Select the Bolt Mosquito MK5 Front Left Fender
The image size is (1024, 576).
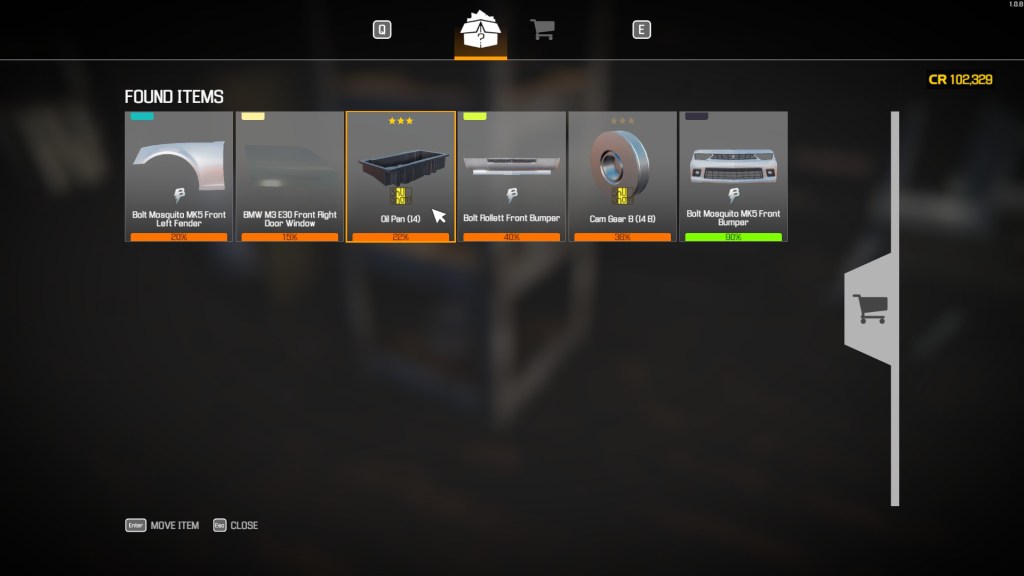pyautogui.click(x=179, y=176)
